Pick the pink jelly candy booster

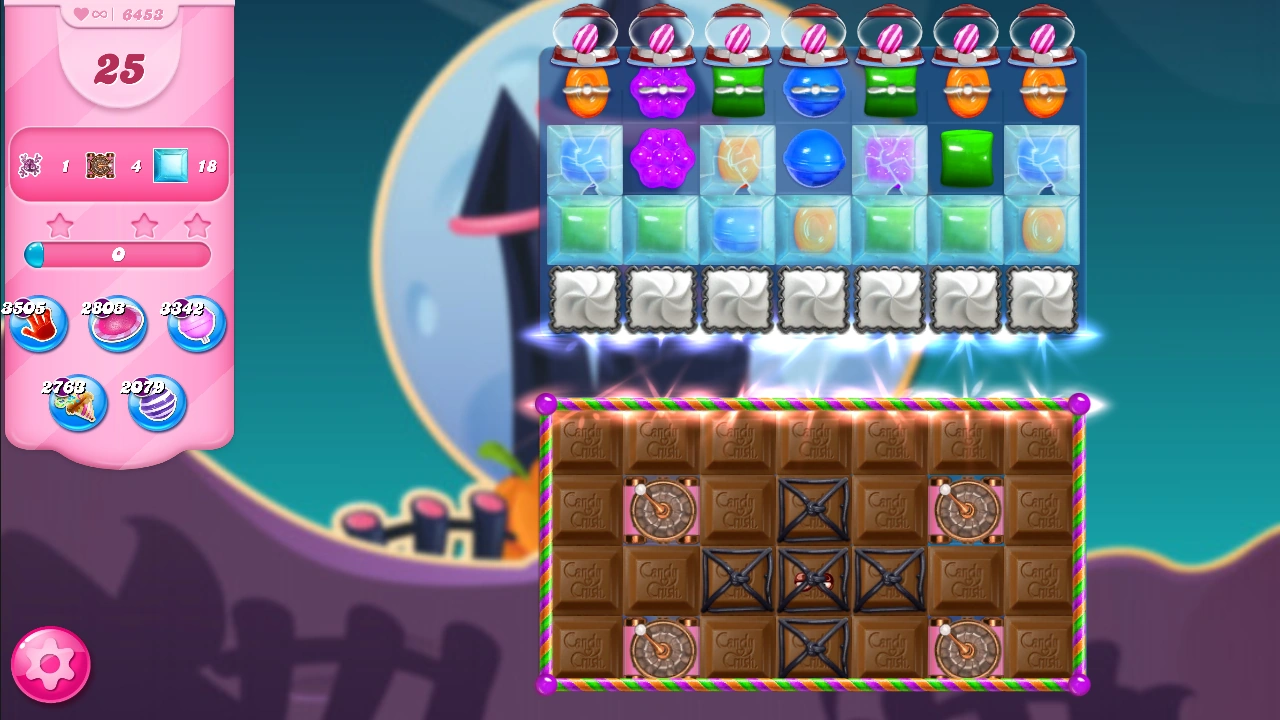coord(117,323)
